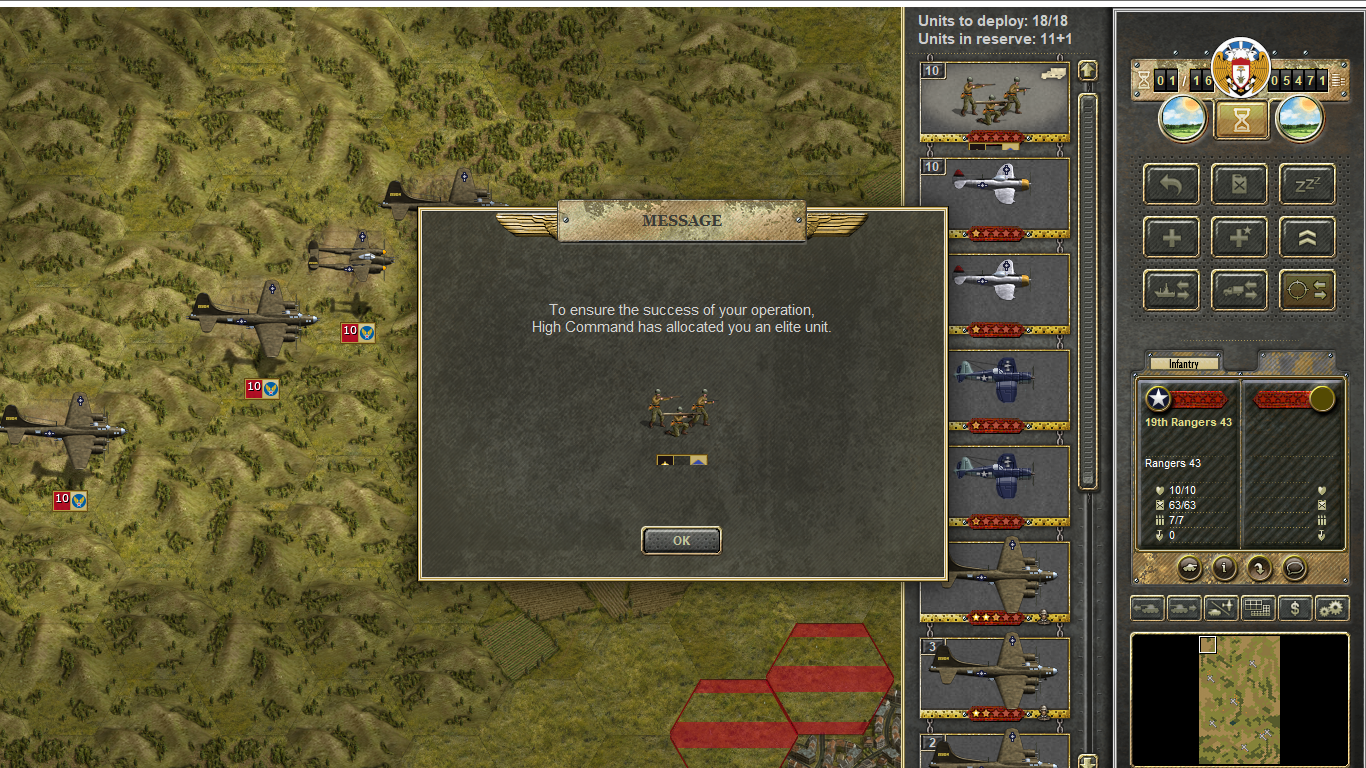The width and height of the screenshot is (1366, 768).
Task: Toggle the truck mount/dismount button
Action: 1239,290
